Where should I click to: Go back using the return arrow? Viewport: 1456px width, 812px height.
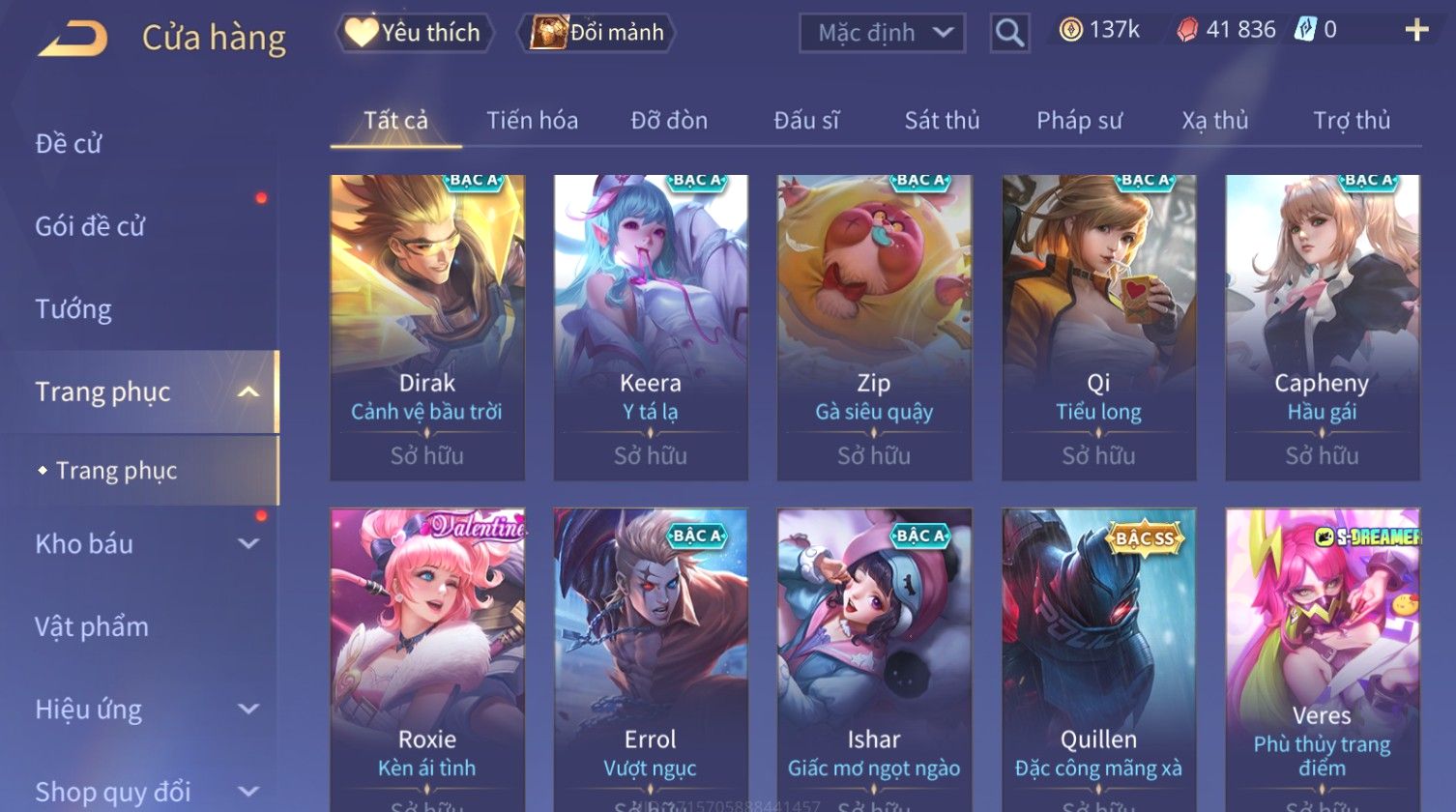pos(73,39)
